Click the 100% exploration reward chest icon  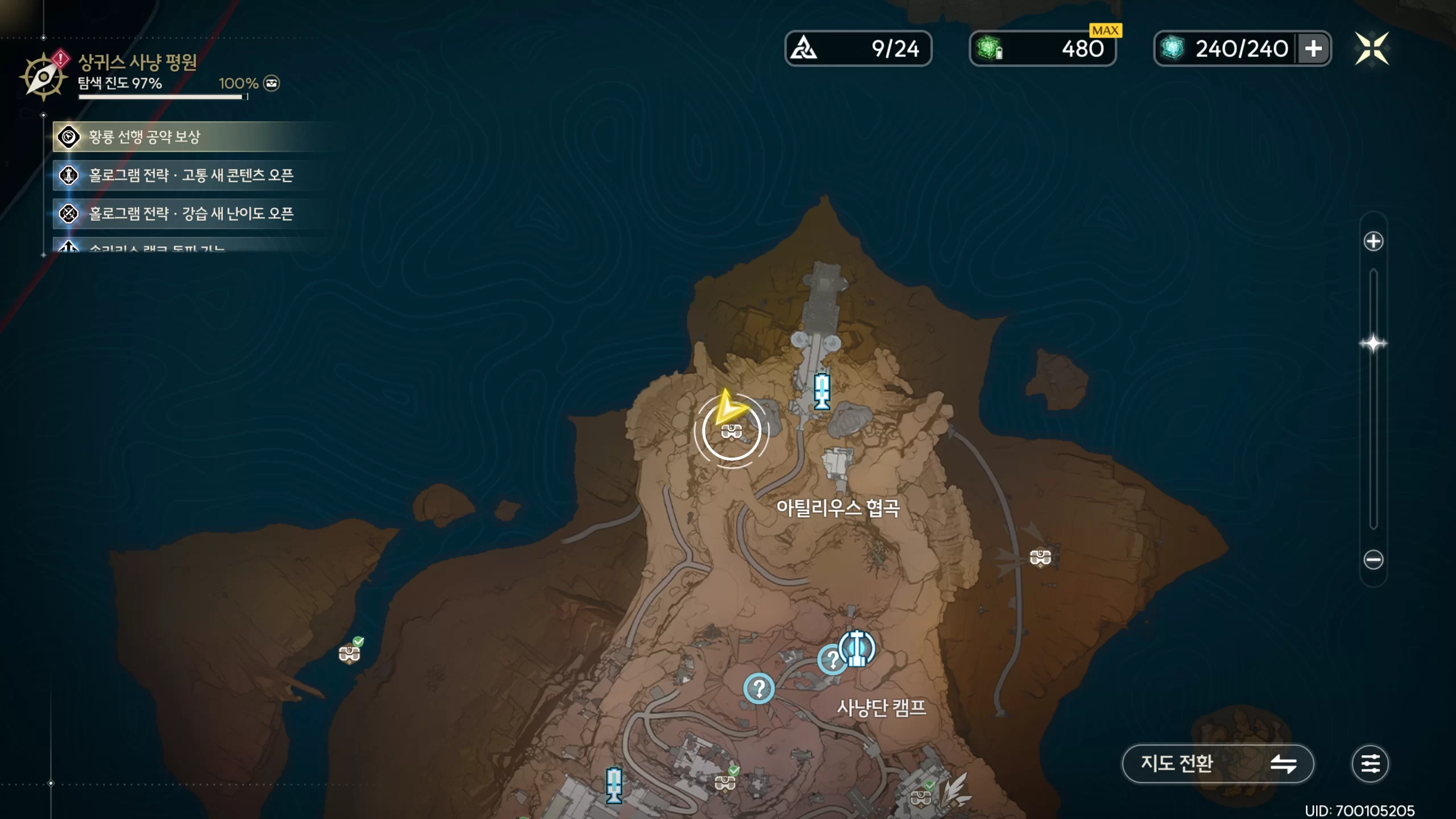272,84
